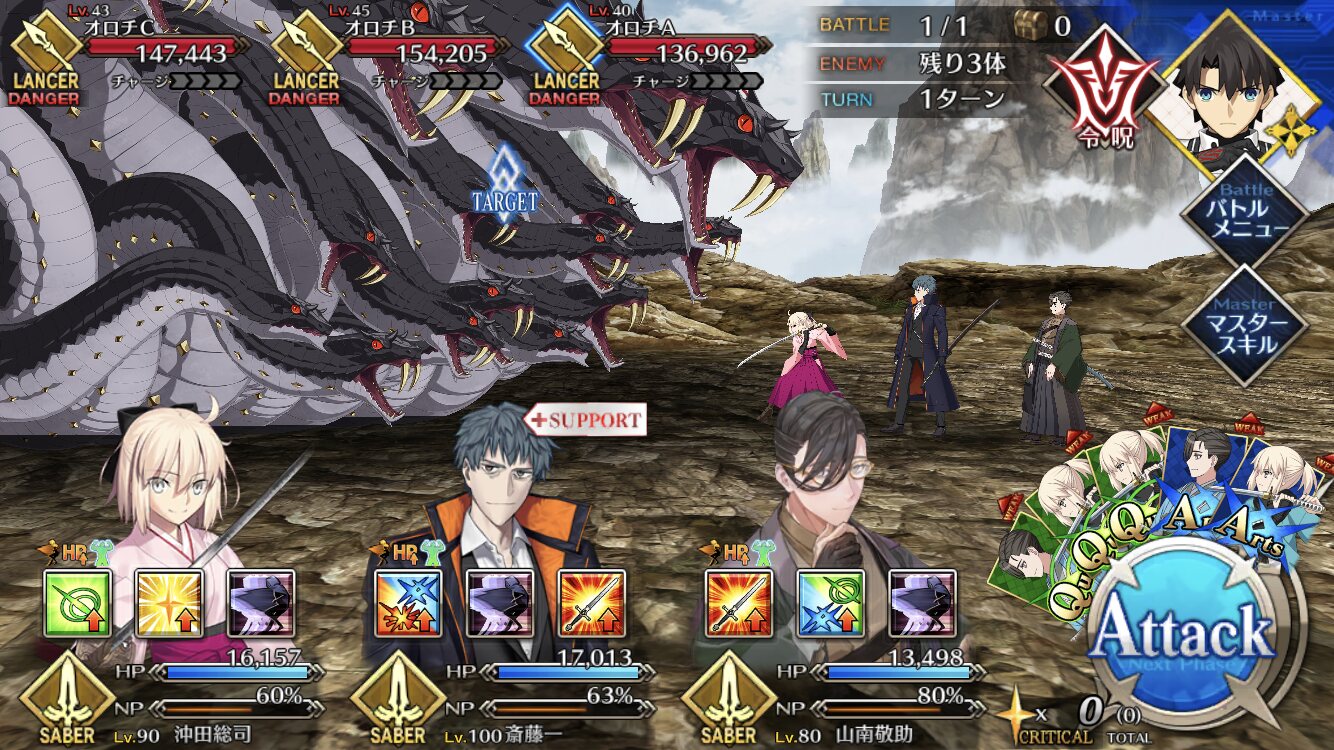This screenshot has height=750, width=1334.
Task: Activate Yamanami Keisuke's purple evade skill
Action: click(x=922, y=603)
